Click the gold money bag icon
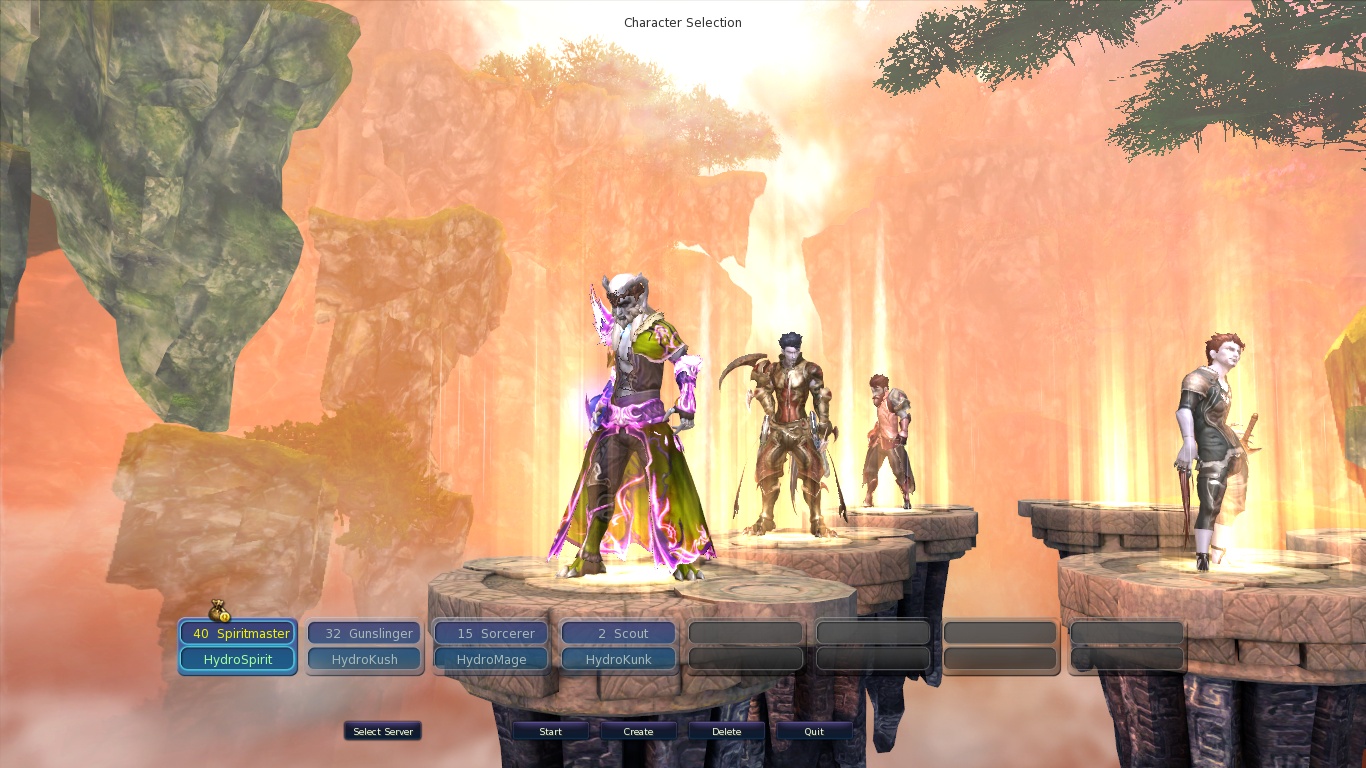 click(x=220, y=611)
